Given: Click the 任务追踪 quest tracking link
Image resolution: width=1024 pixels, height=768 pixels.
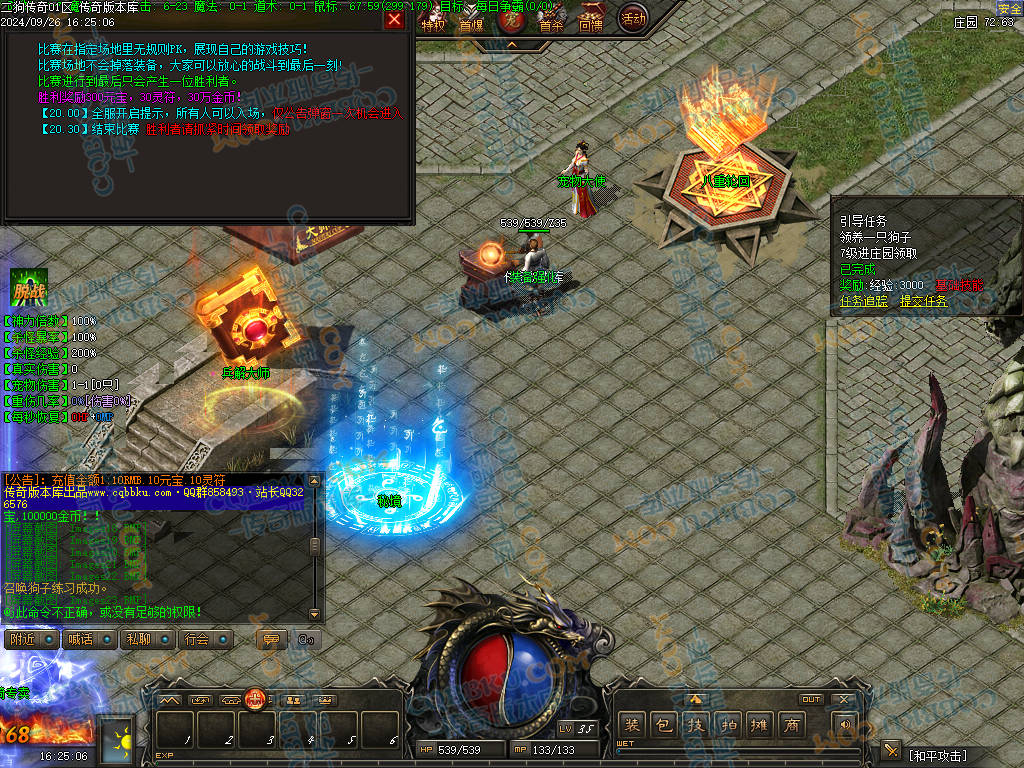Looking at the screenshot, I should [x=865, y=301].
